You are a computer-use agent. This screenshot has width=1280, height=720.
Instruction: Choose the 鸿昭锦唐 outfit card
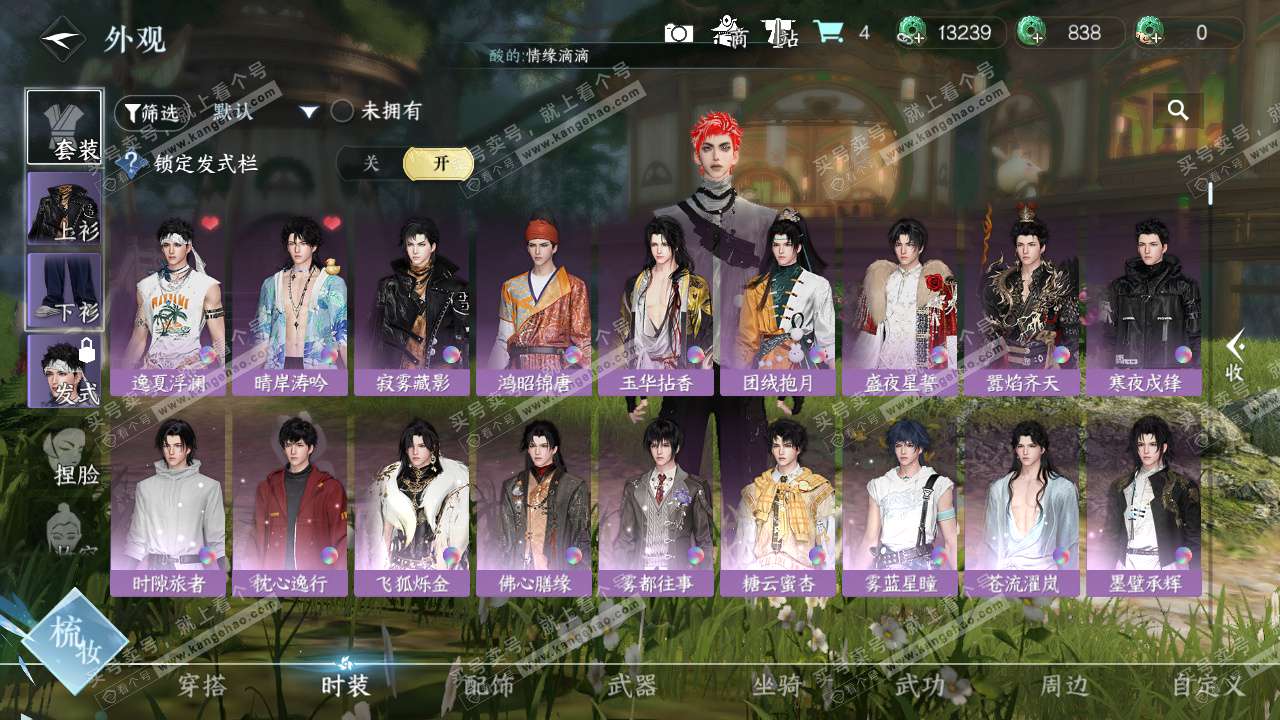[534, 305]
